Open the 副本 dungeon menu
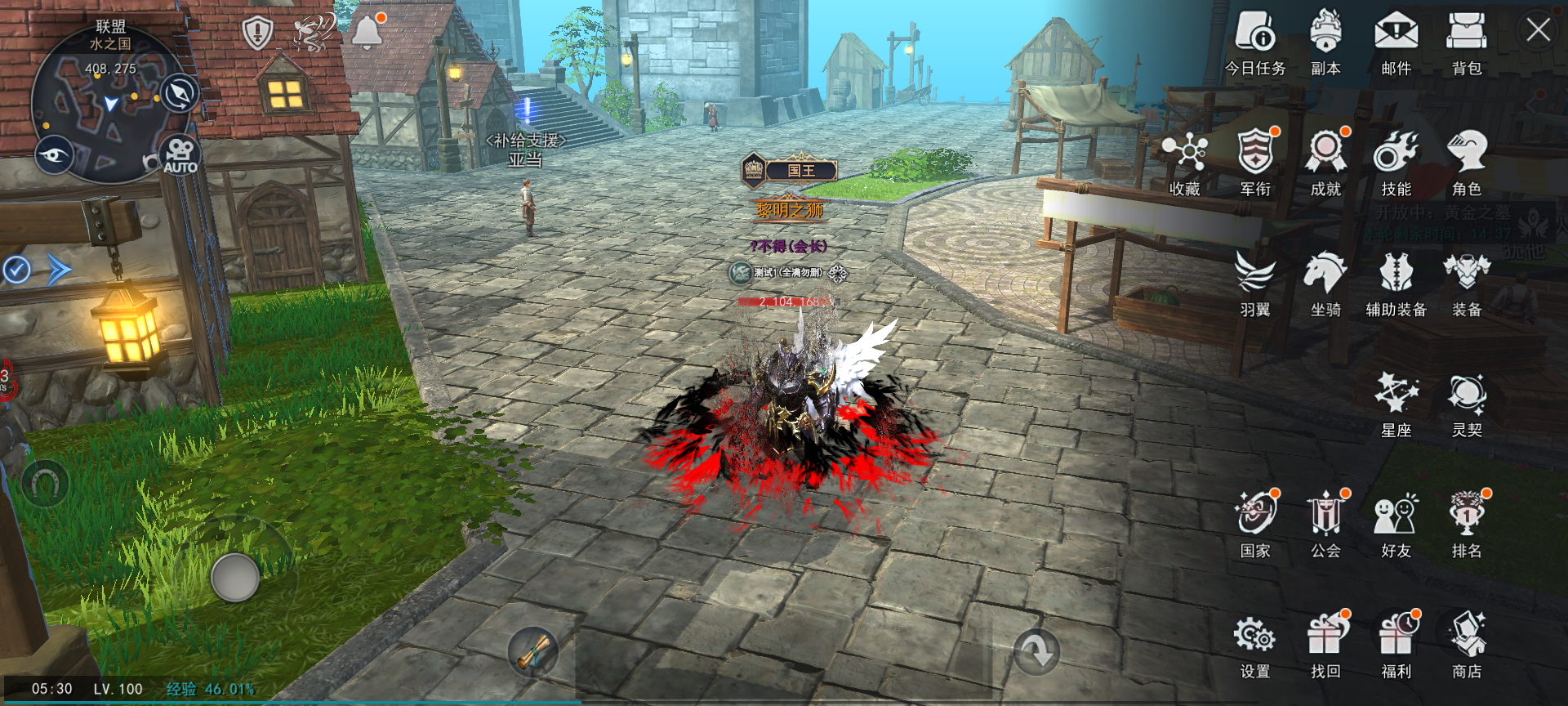The height and width of the screenshot is (706, 1568). (1325, 37)
